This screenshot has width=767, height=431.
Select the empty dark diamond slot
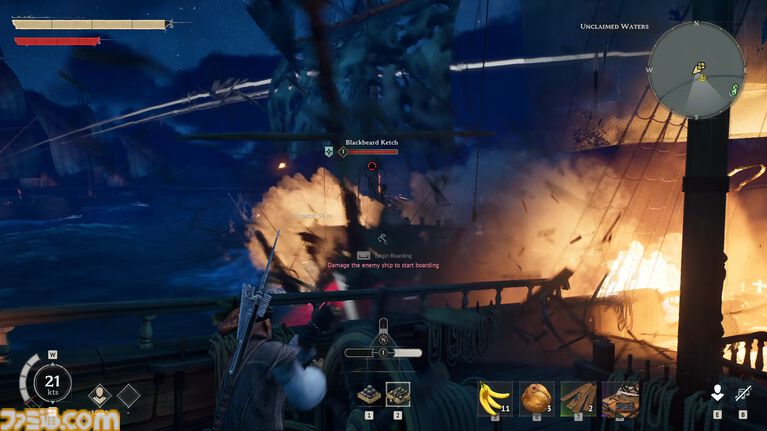click(128, 396)
